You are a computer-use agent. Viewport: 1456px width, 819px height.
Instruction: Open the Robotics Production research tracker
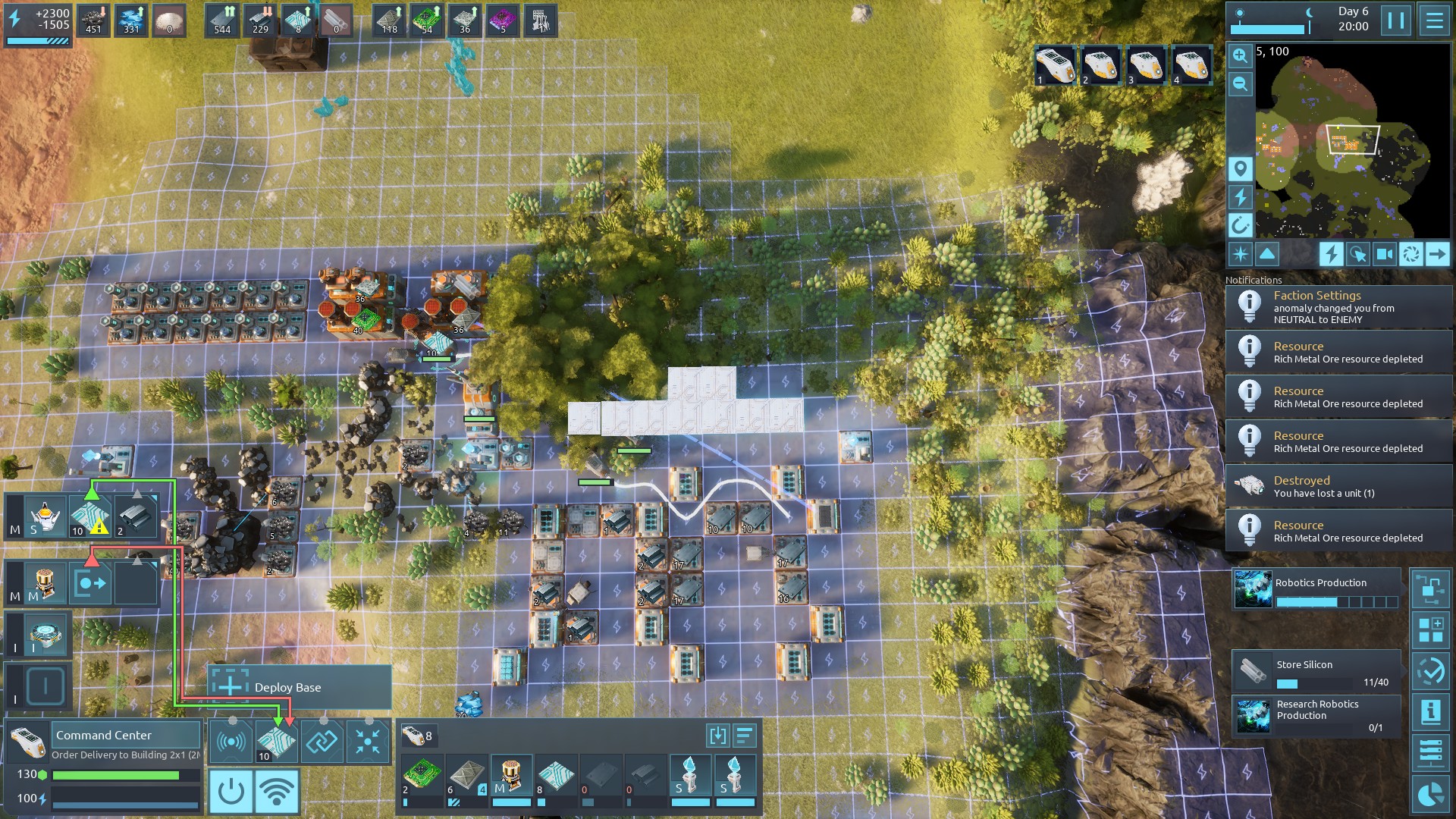1316,590
